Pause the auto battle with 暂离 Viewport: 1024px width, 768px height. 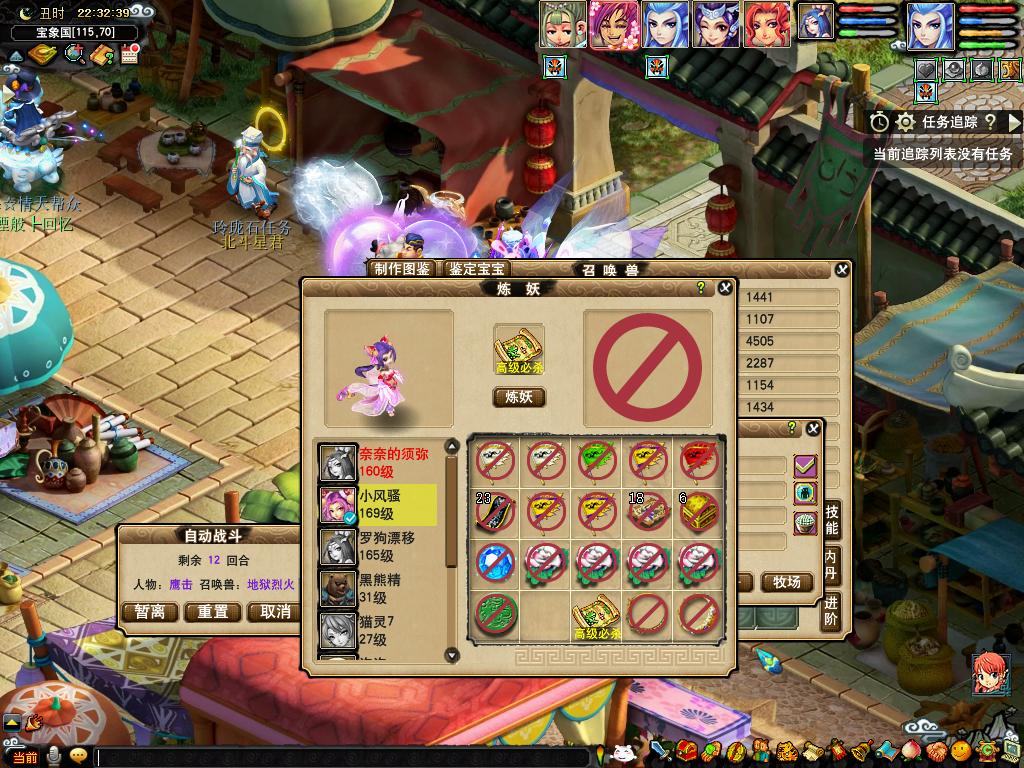click(x=150, y=612)
